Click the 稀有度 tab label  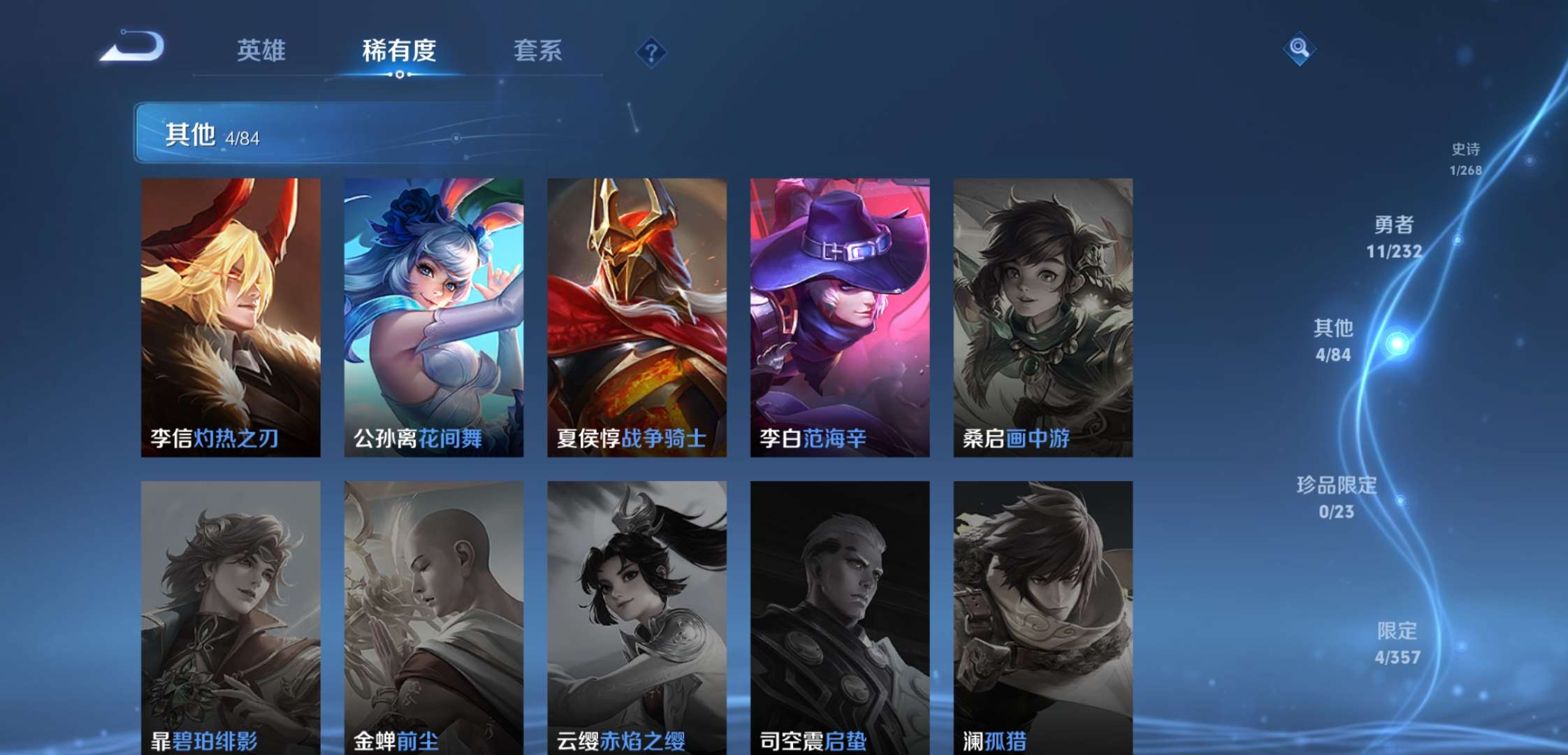tap(400, 50)
